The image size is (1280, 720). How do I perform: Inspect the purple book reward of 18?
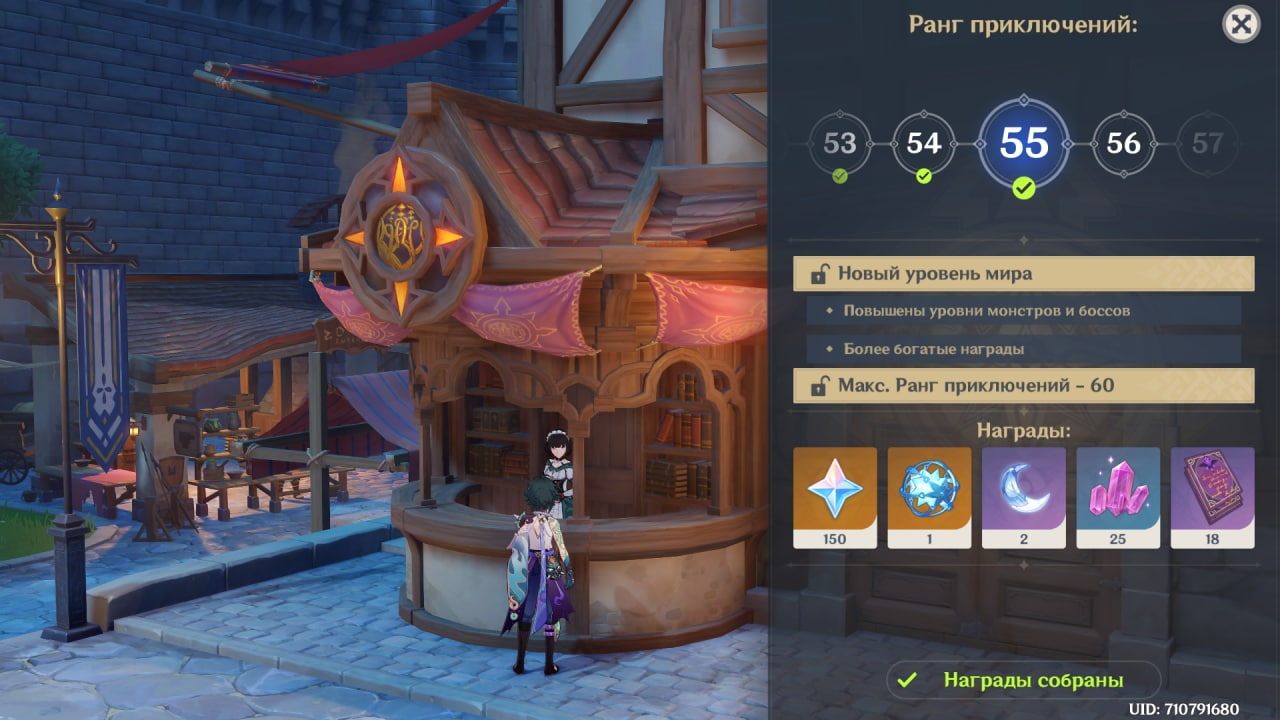(1212, 497)
